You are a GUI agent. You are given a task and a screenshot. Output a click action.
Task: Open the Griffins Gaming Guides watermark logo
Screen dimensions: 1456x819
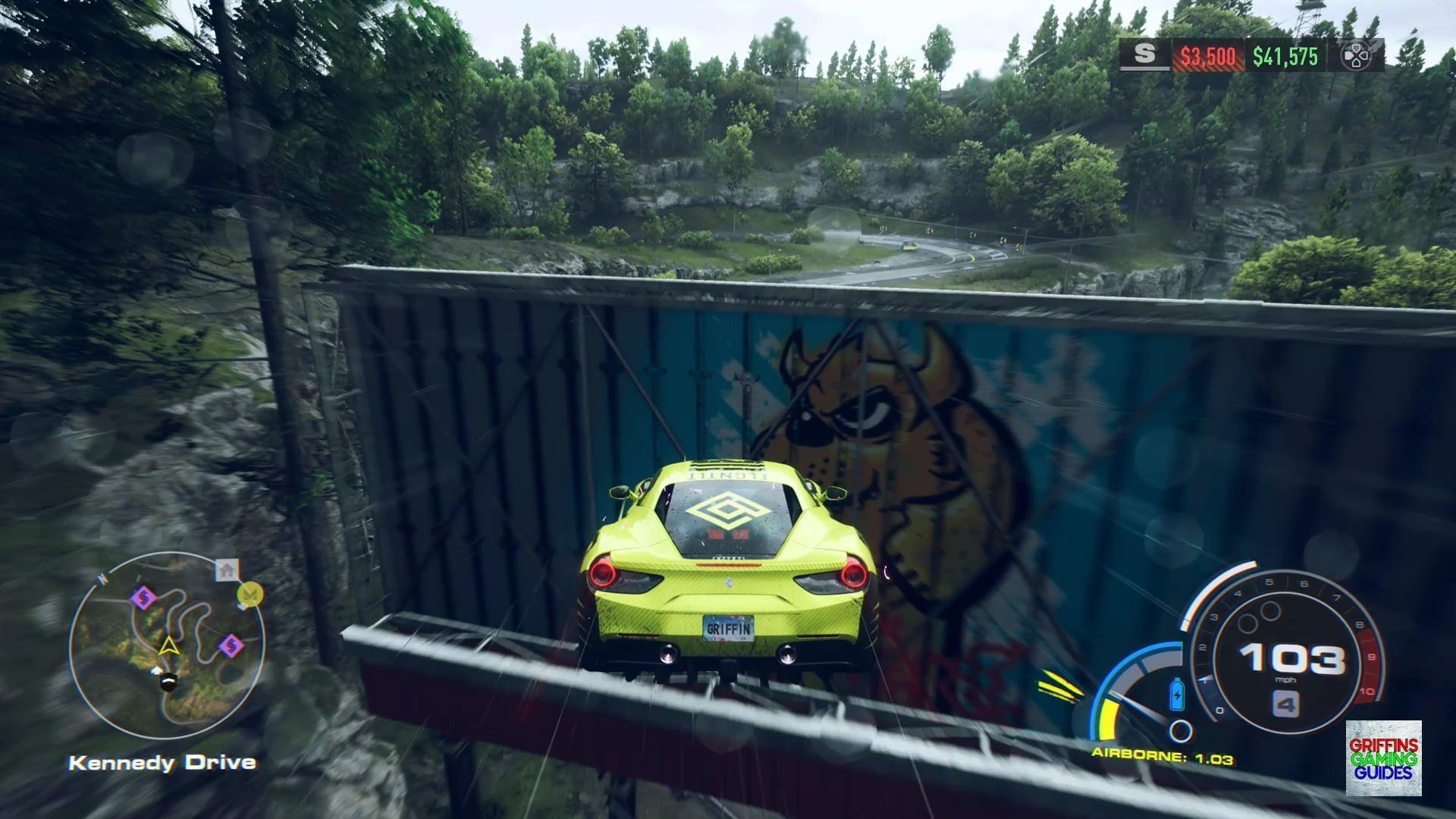pyautogui.click(x=1383, y=758)
